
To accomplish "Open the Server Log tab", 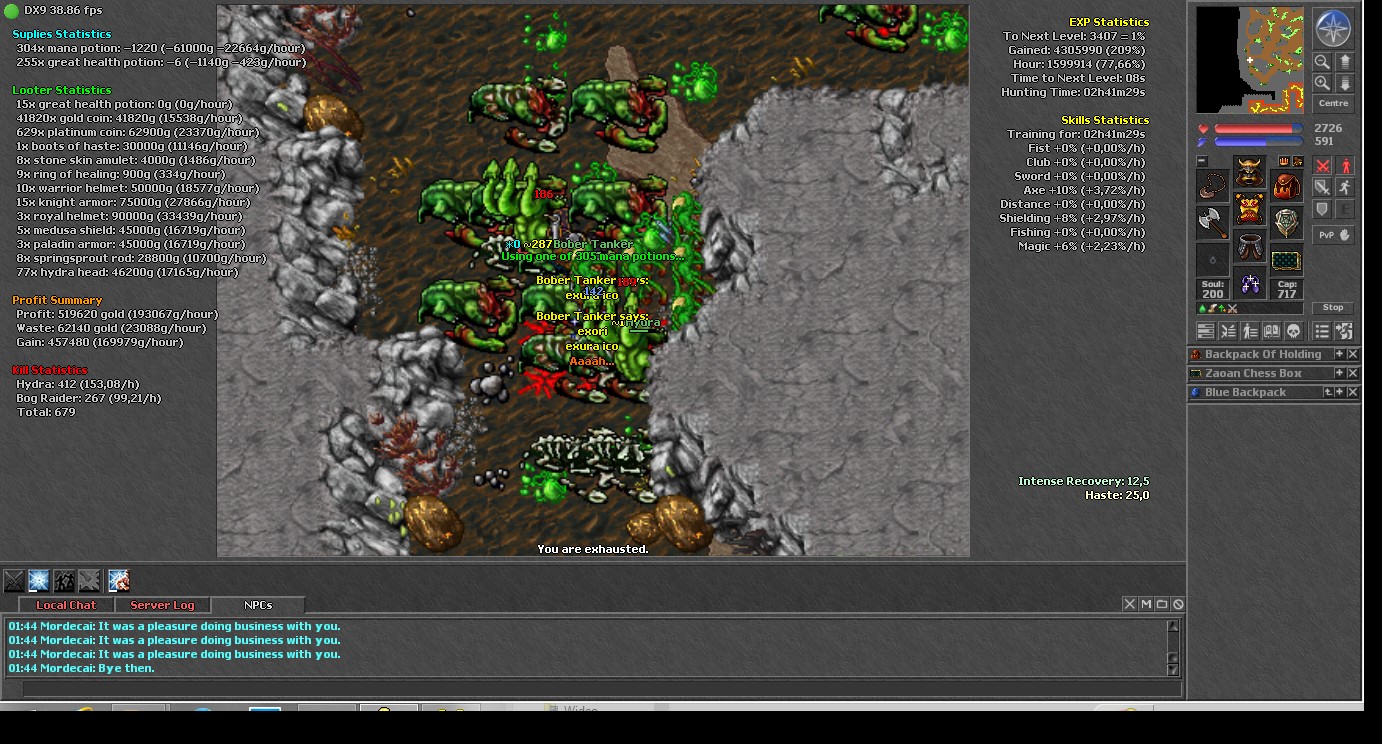I will click(162, 605).
